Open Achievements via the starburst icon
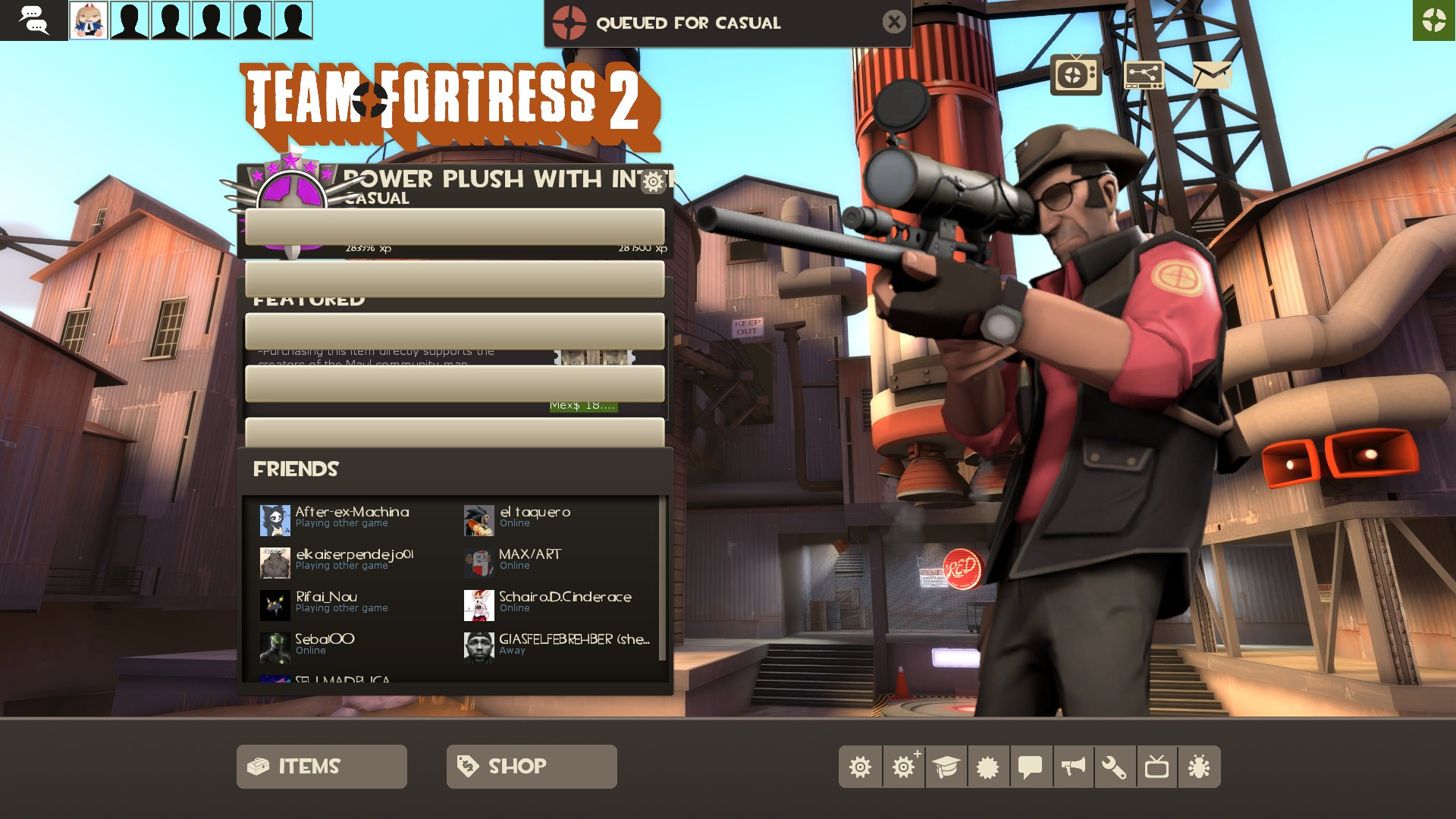 [987, 767]
